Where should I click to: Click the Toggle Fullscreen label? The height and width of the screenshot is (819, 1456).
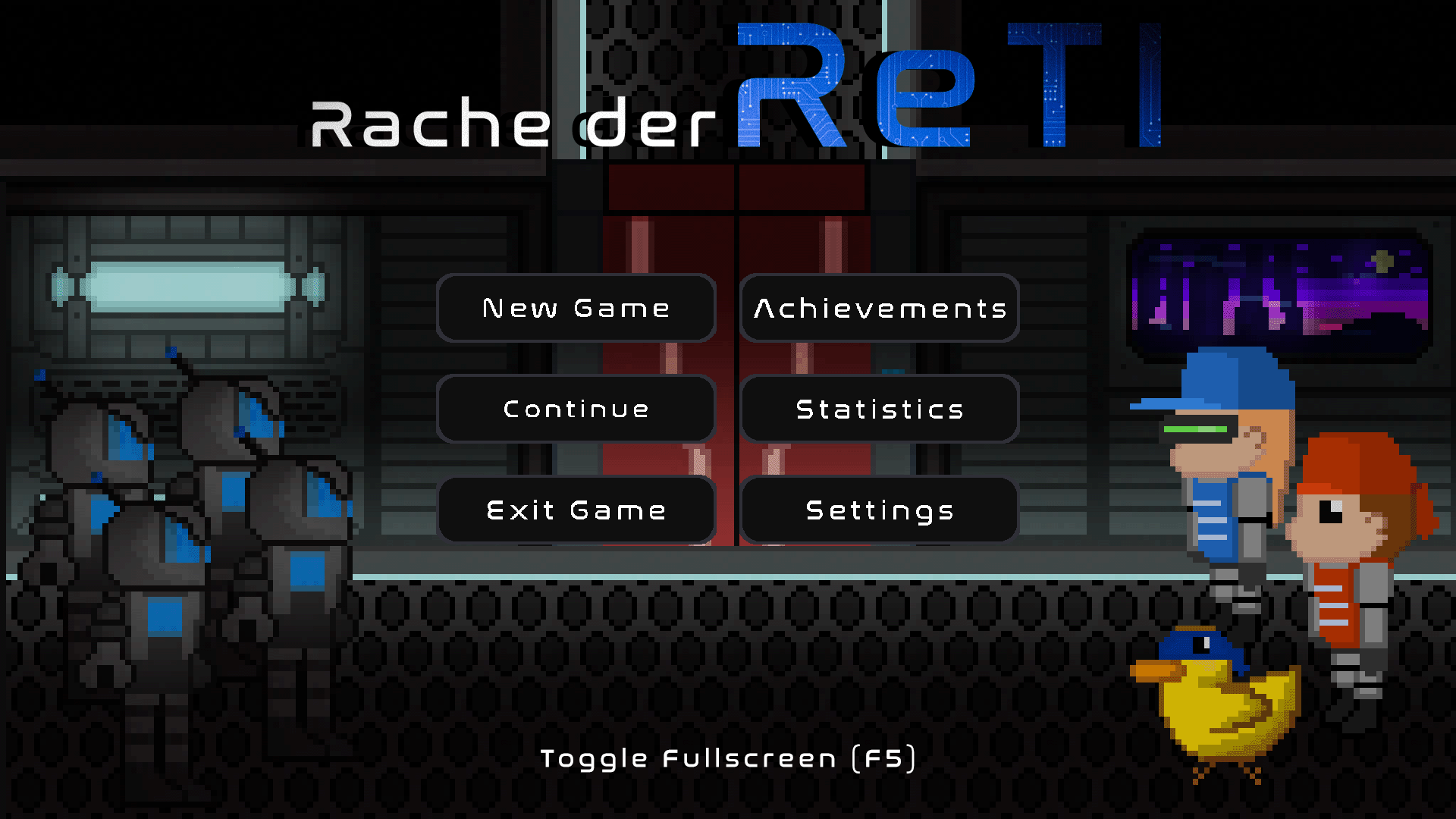coord(728,758)
